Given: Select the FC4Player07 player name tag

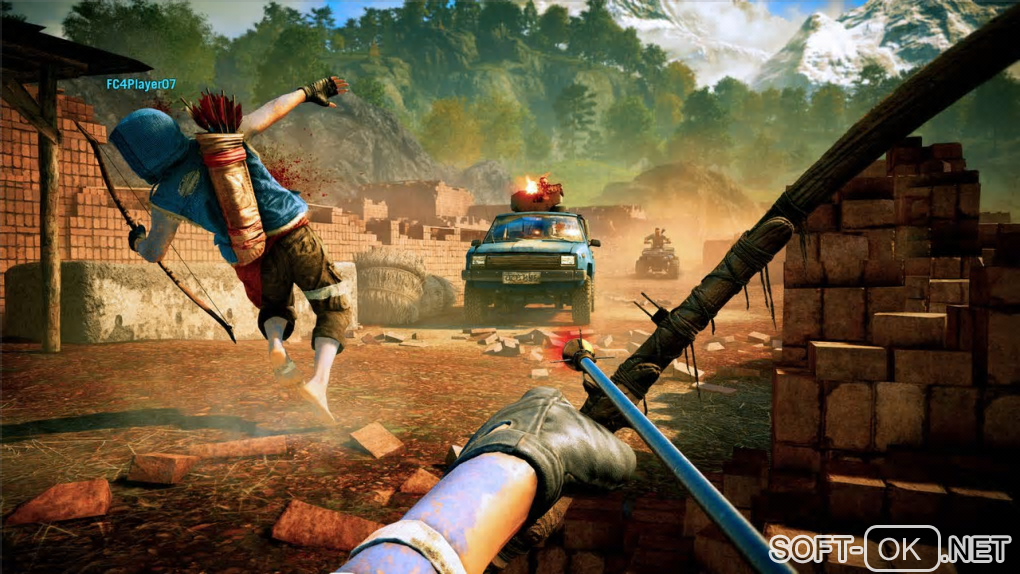Looking at the screenshot, I should point(141,85).
